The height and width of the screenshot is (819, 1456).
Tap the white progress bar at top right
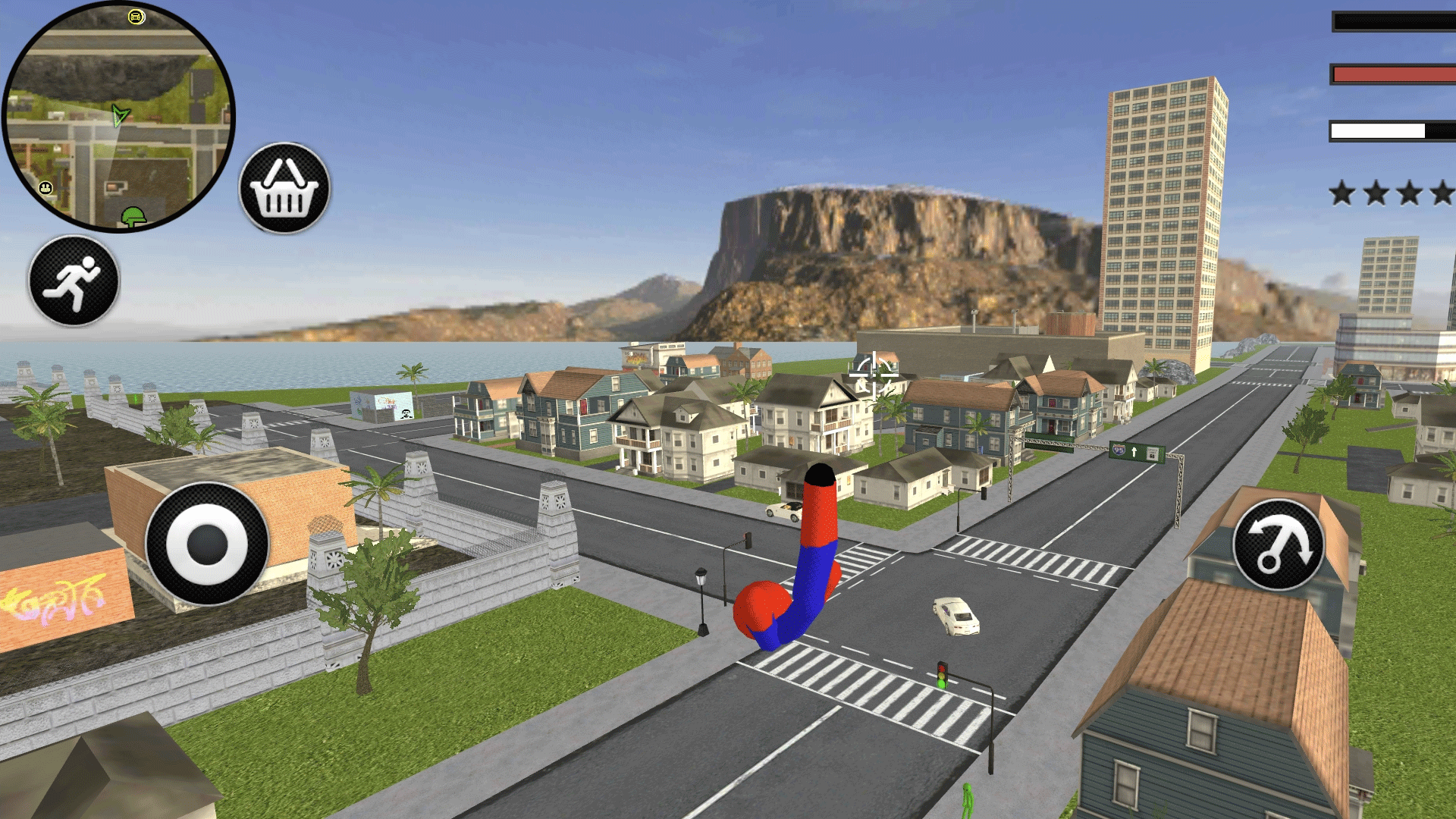point(1388,130)
